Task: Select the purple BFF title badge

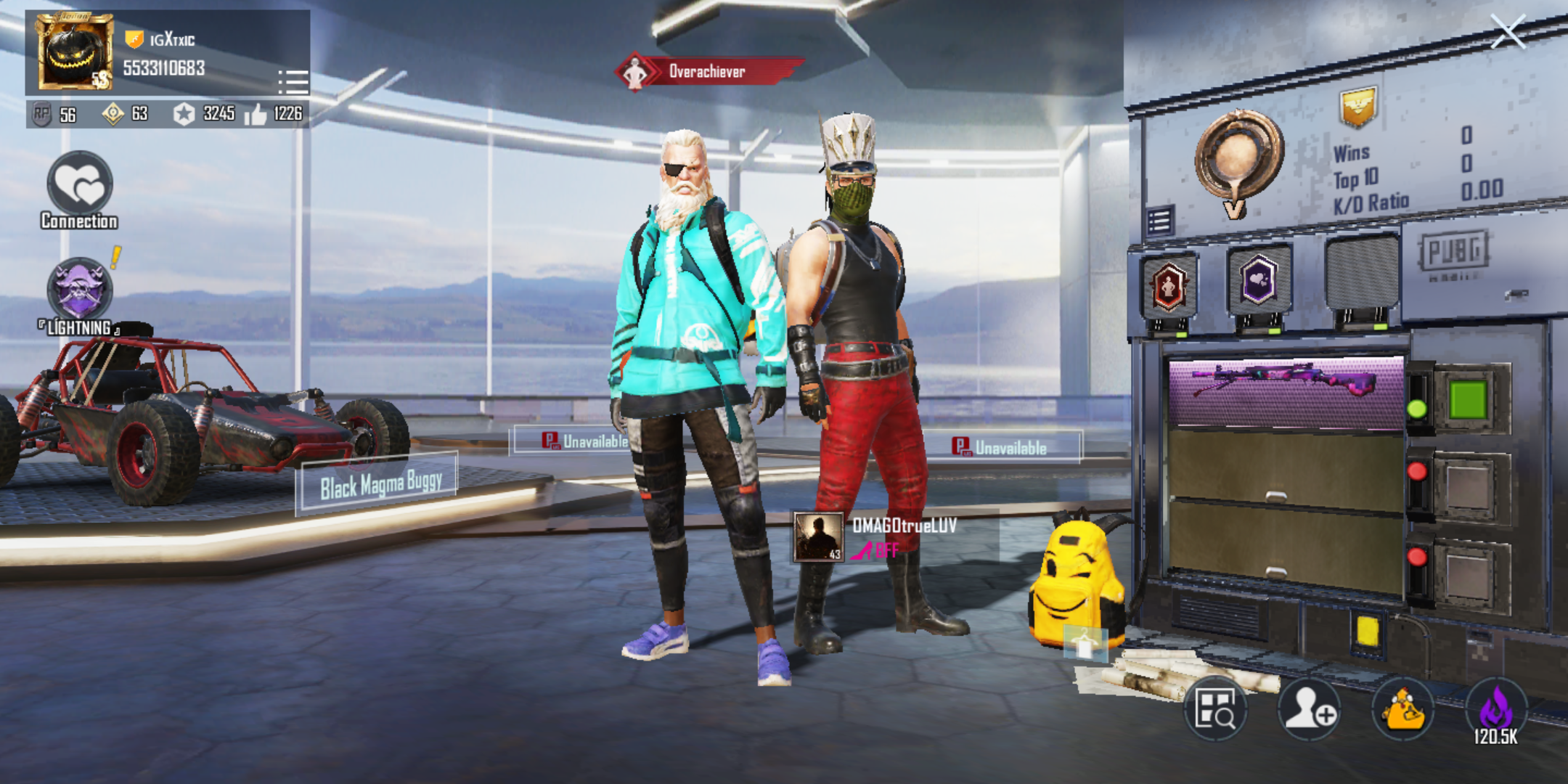Action: [1258, 285]
